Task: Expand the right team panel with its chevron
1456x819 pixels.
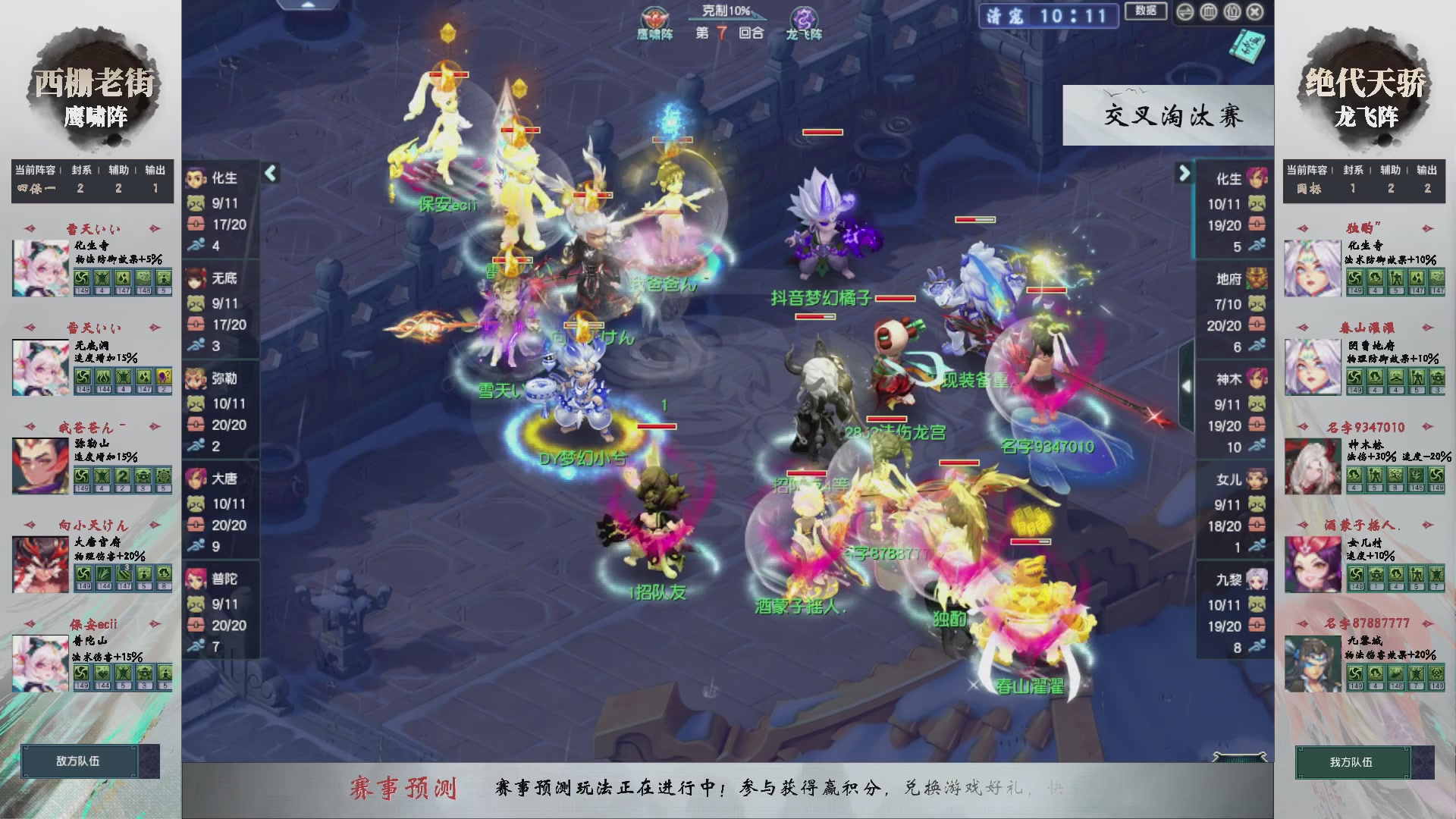Action: coord(1183,173)
